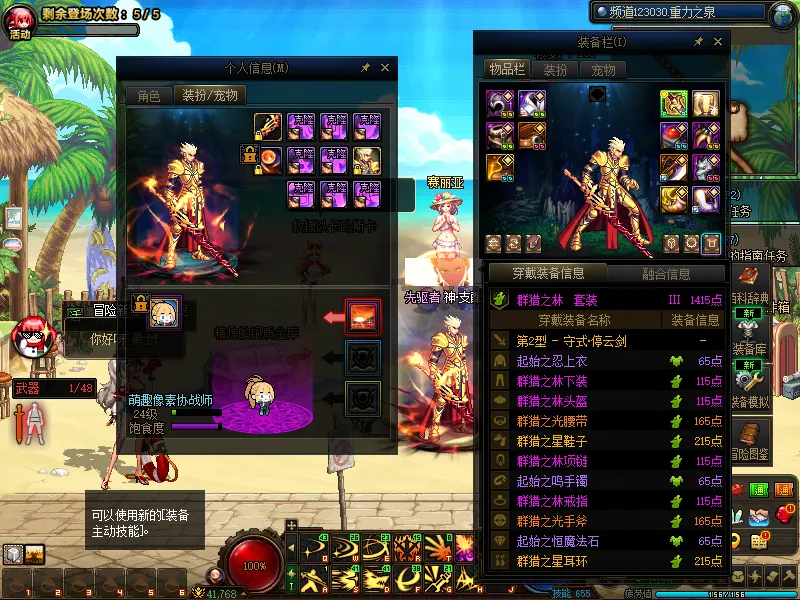
Task: Switch to the 融合信息 fusion info tab
Action: pyautogui.click(x=663, y=273)
